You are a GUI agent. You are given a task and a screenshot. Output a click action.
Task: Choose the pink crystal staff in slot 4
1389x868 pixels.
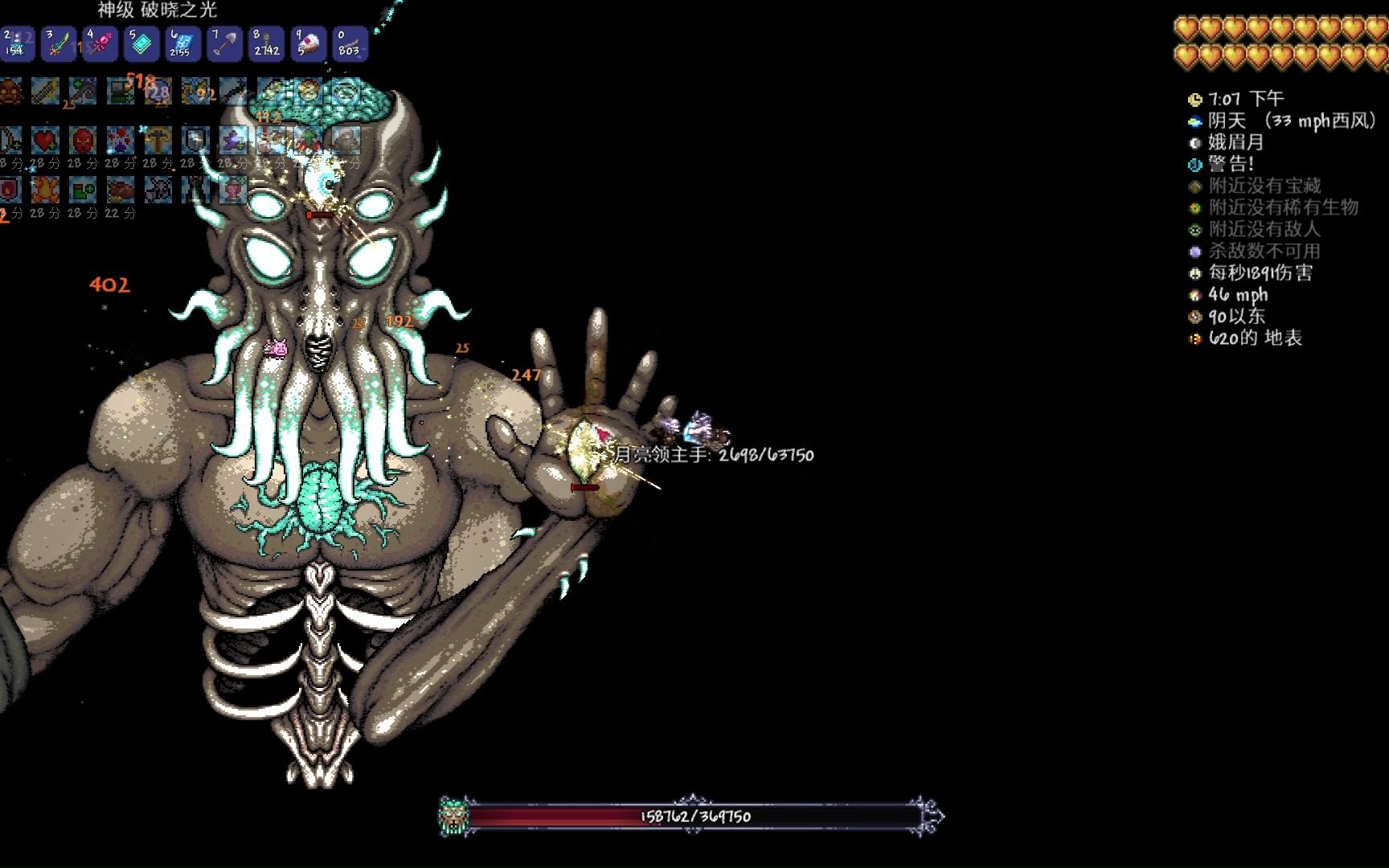[100, 43]
